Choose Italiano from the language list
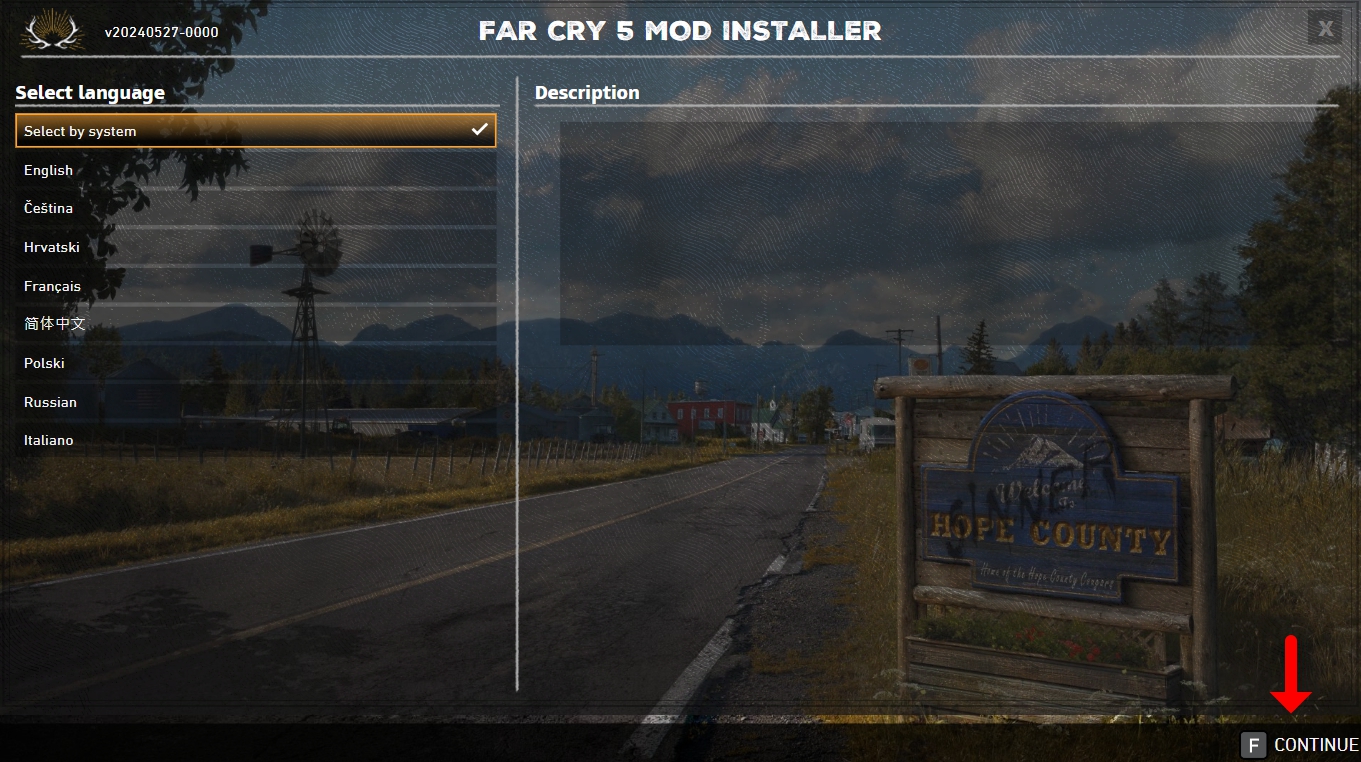 (x=255, y=440)
